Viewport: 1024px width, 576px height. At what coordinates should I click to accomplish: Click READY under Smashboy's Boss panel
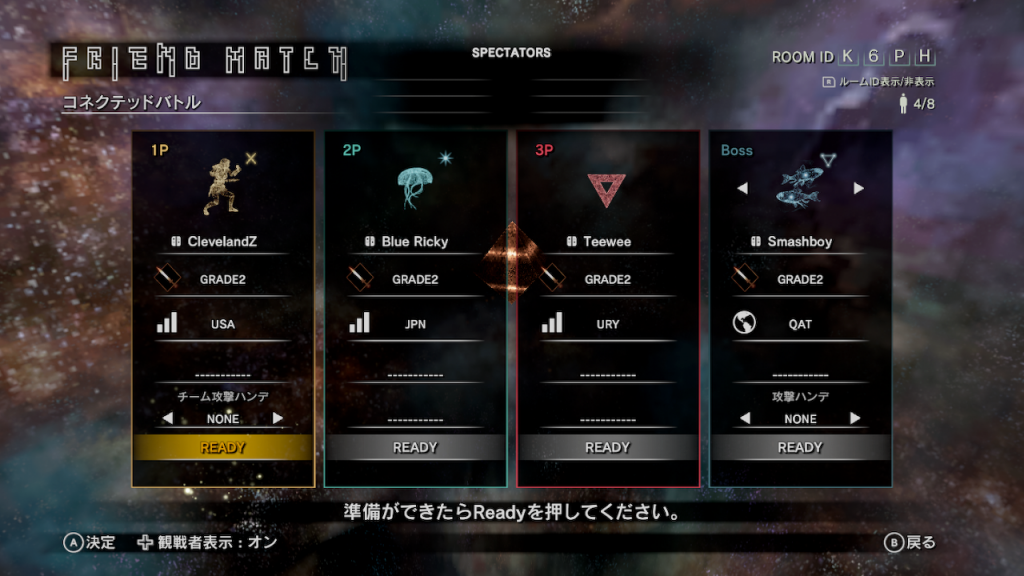800,448
